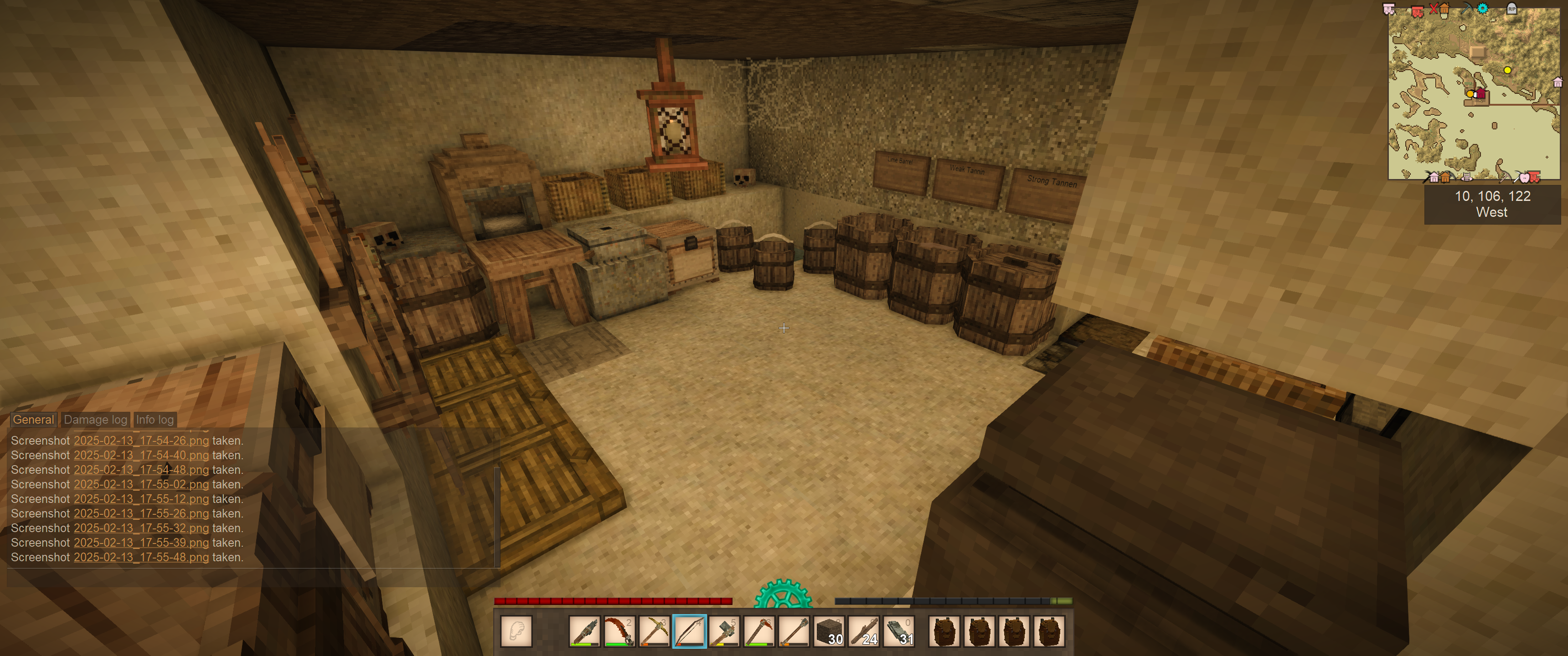The height and width of the screenshot is (656, 1568).
Task: Click the RIP gravestone marker on minimap
Action: 1511,9
